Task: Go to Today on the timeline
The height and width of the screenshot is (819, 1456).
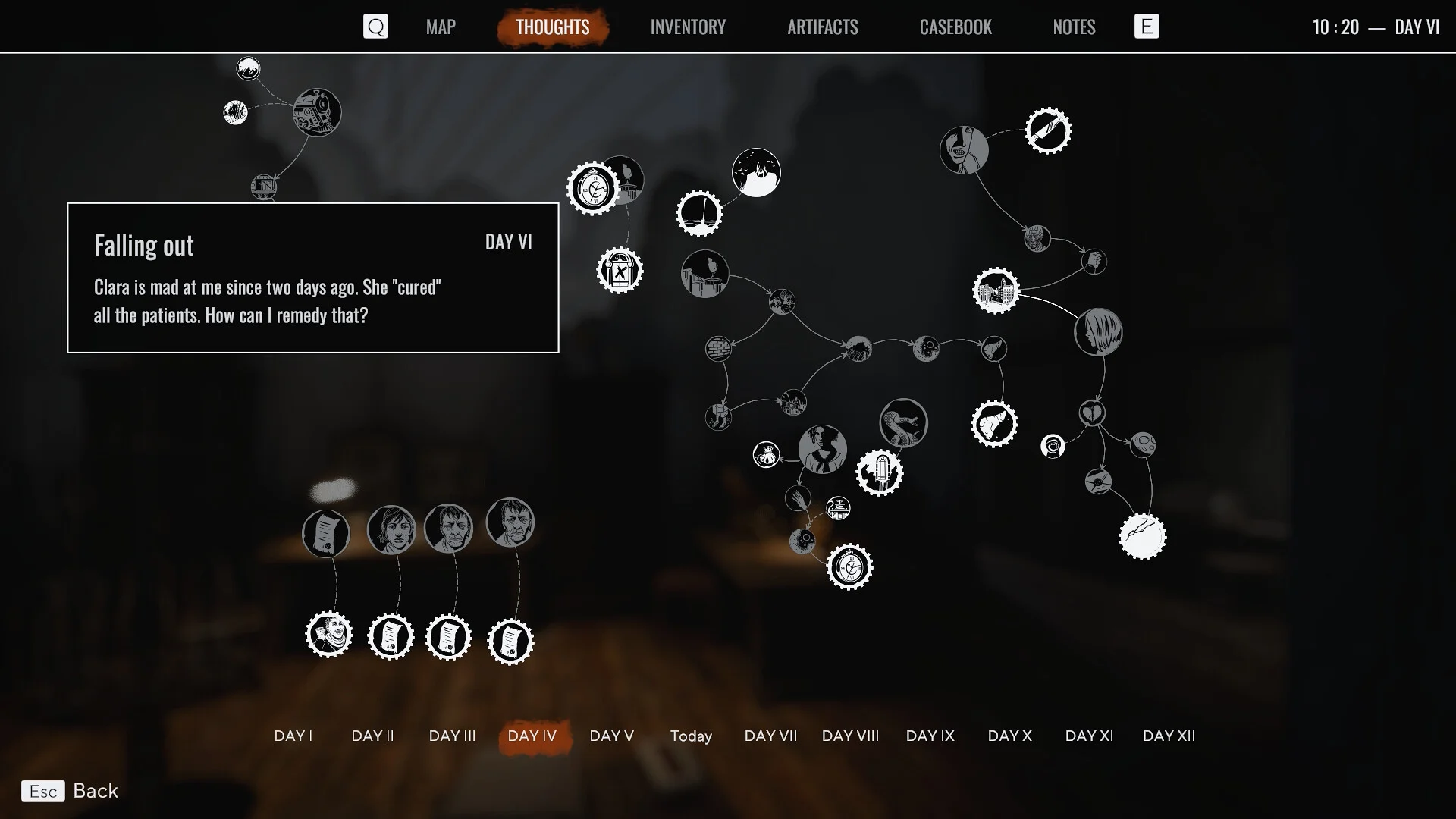Action: click(x=691, y=736)
